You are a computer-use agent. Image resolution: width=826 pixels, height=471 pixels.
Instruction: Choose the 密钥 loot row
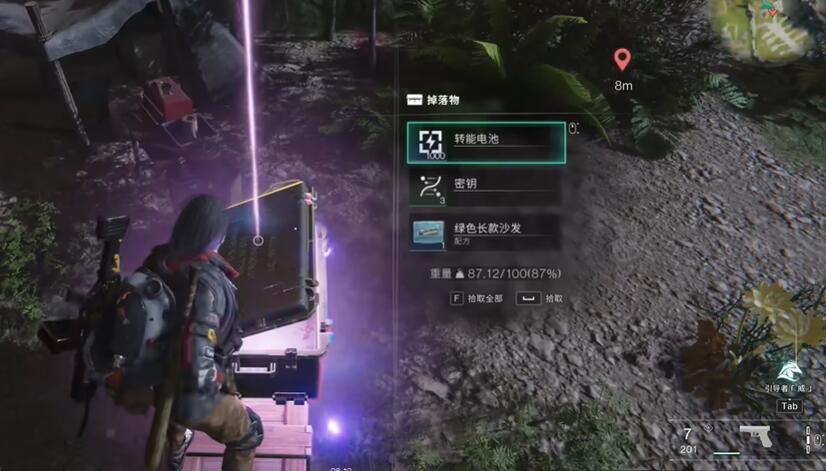point(486,187)
